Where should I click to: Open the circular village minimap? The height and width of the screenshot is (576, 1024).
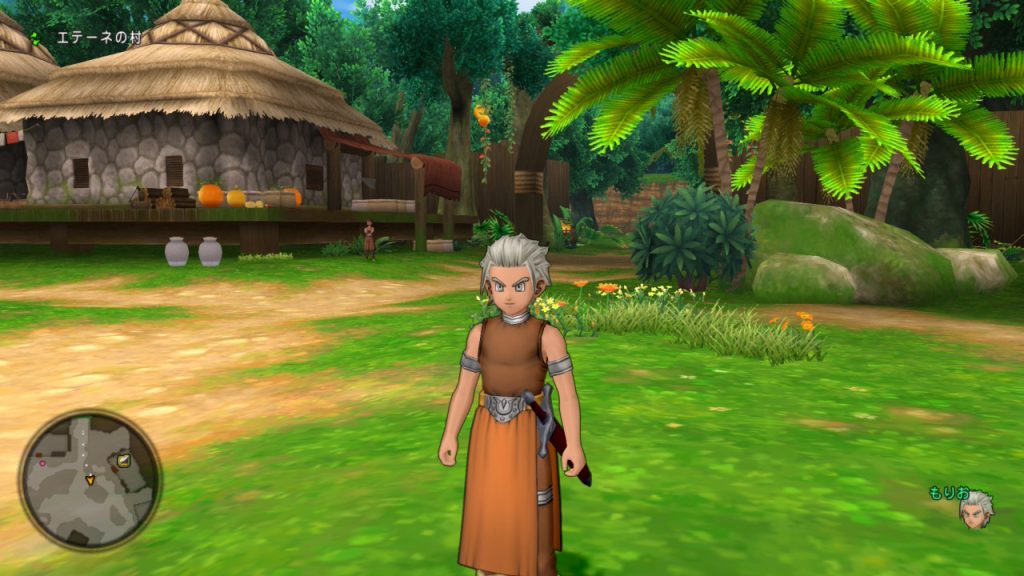pyautogui.click(x=90, y=480)
